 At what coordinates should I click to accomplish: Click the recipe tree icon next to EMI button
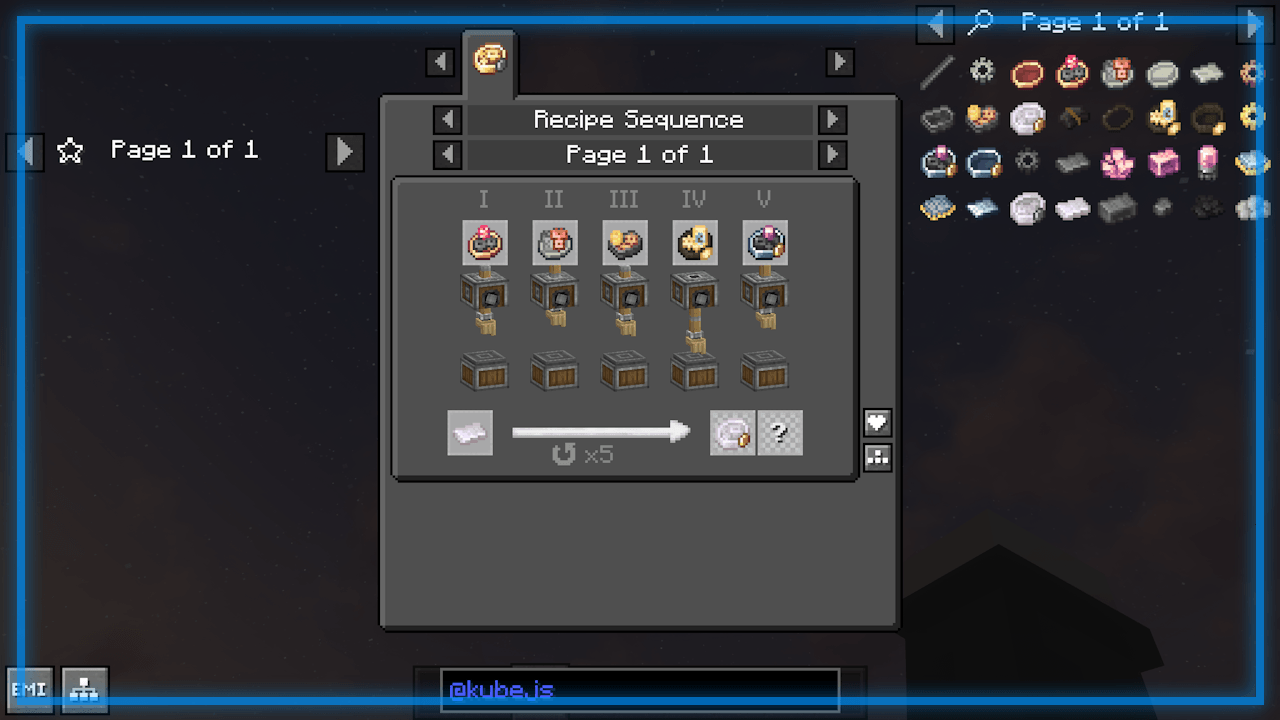point(84,689)
